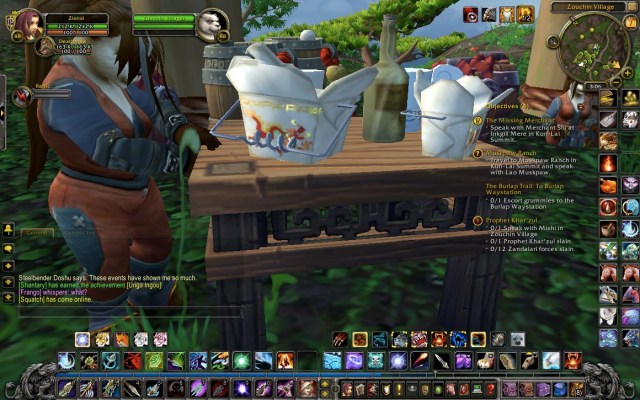Select the pet portrait below the player frame
Screen dimensions: 640x400
tap(44, 46)
